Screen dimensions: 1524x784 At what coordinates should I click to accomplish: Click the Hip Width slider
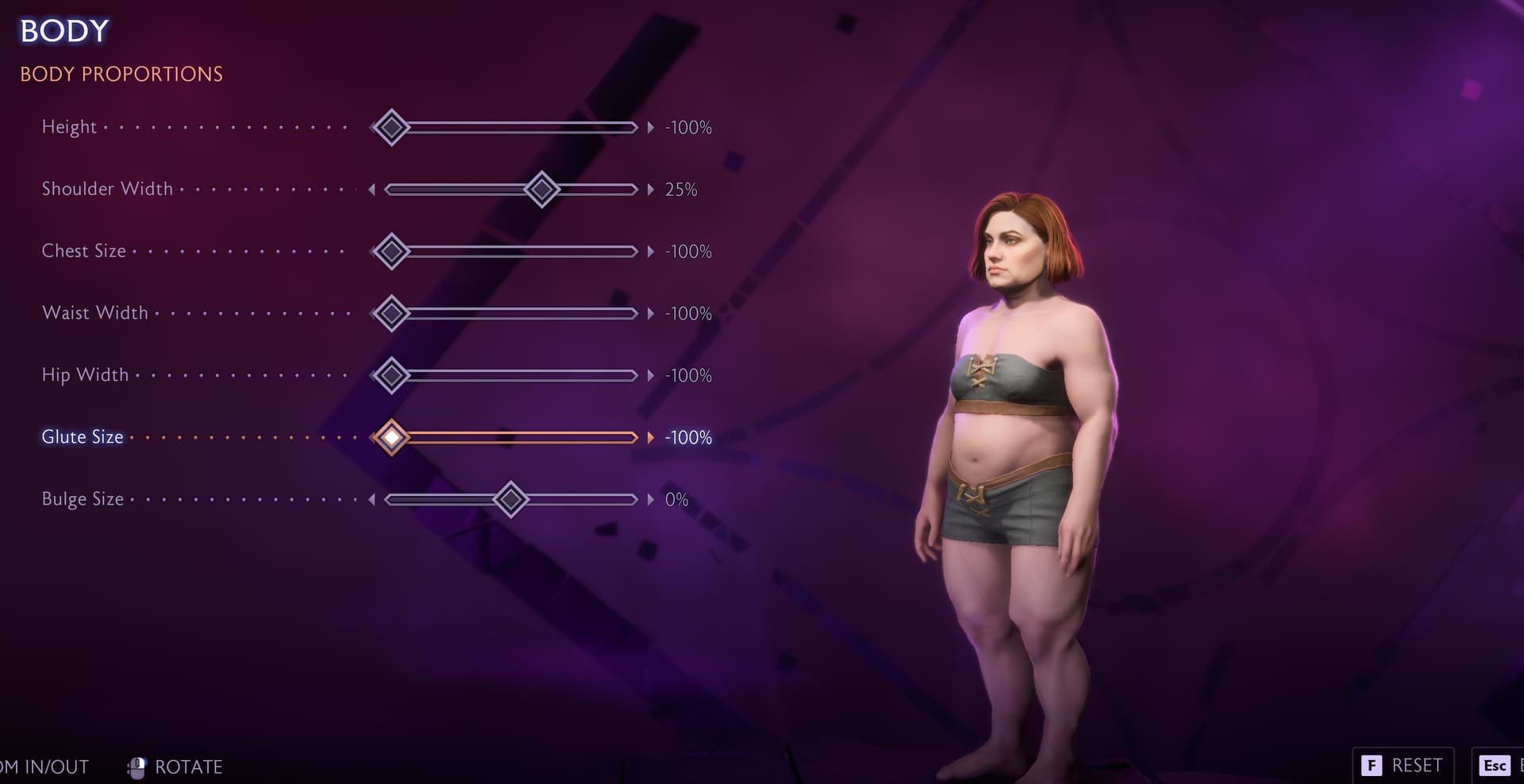tap(516, 375)
